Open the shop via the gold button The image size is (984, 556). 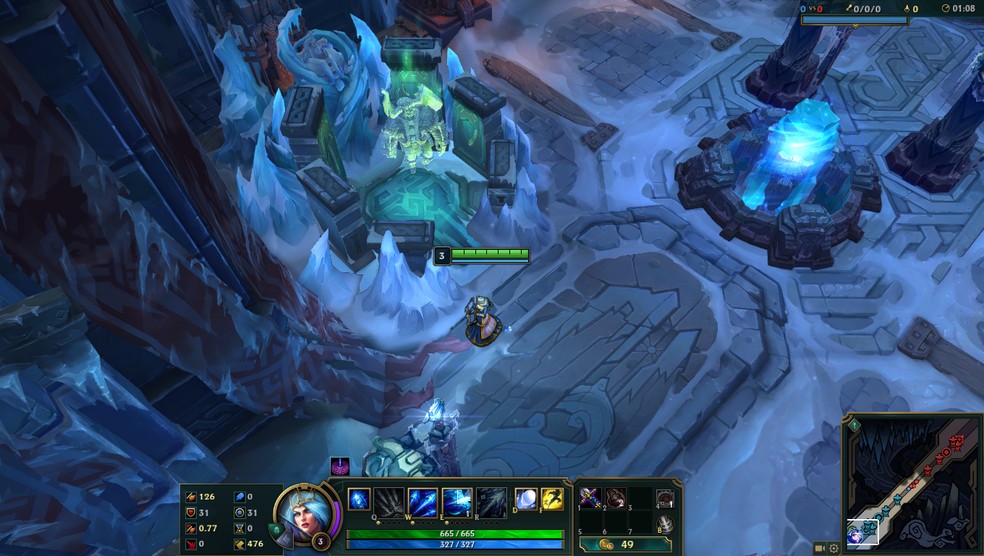(615, 544)
